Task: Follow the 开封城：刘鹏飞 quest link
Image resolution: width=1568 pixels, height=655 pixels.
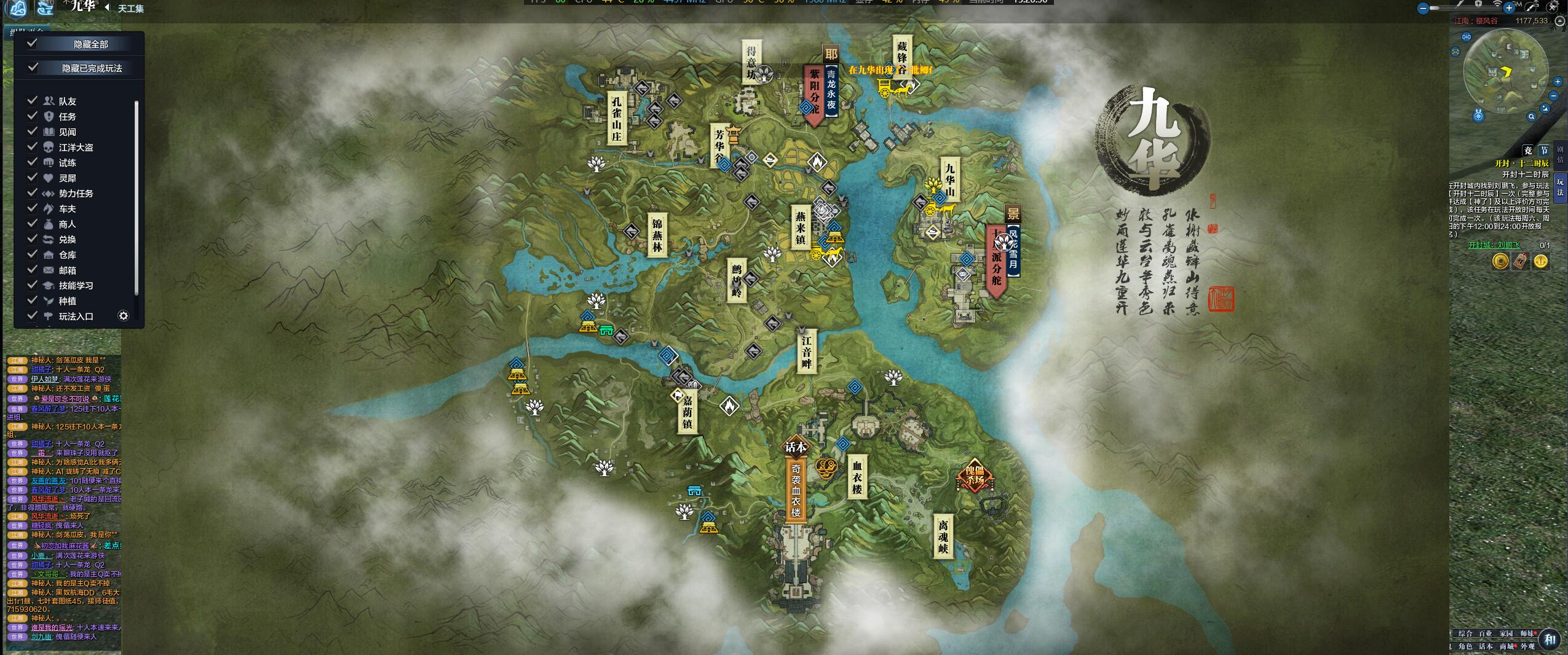Action: [x=1493, y=245]
